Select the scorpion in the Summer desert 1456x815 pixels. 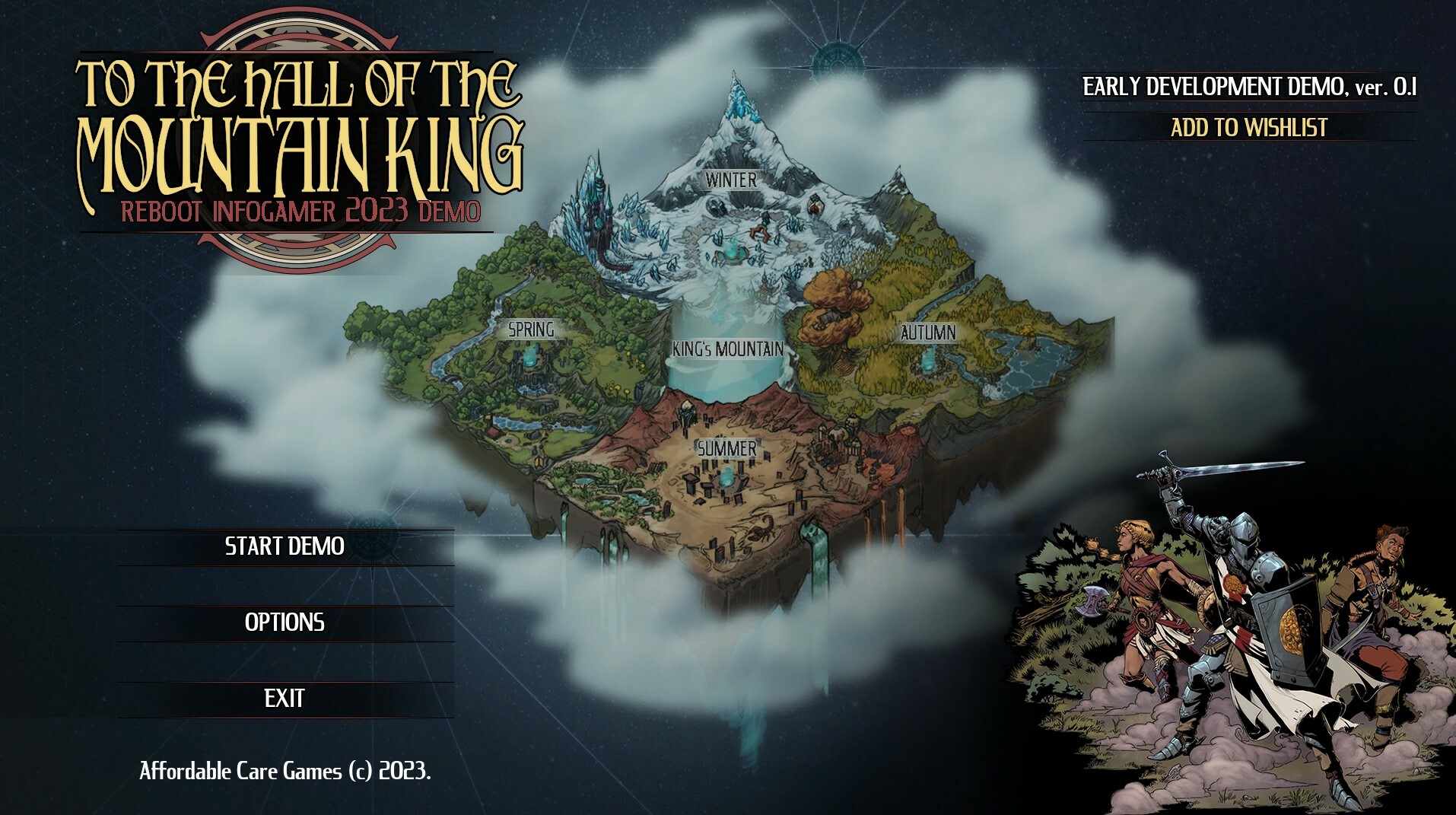click(763, 530)
